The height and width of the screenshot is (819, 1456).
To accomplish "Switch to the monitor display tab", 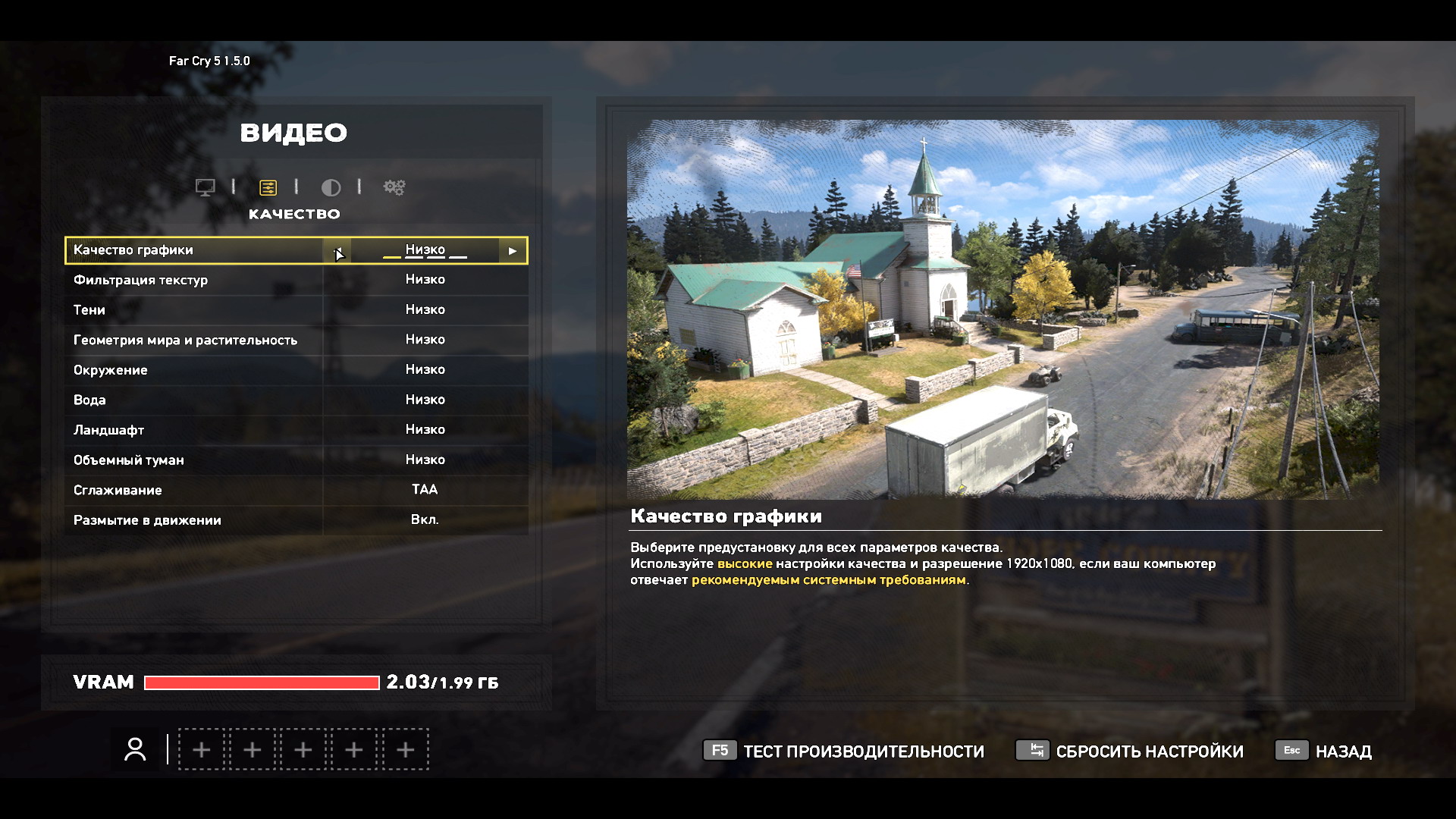I will tap(205, 187).
